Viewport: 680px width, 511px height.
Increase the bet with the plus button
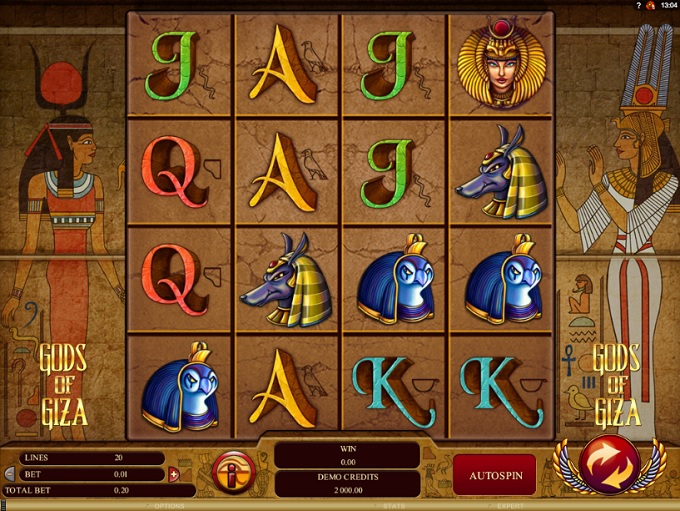pyautogui.click(x=174, y=474)
